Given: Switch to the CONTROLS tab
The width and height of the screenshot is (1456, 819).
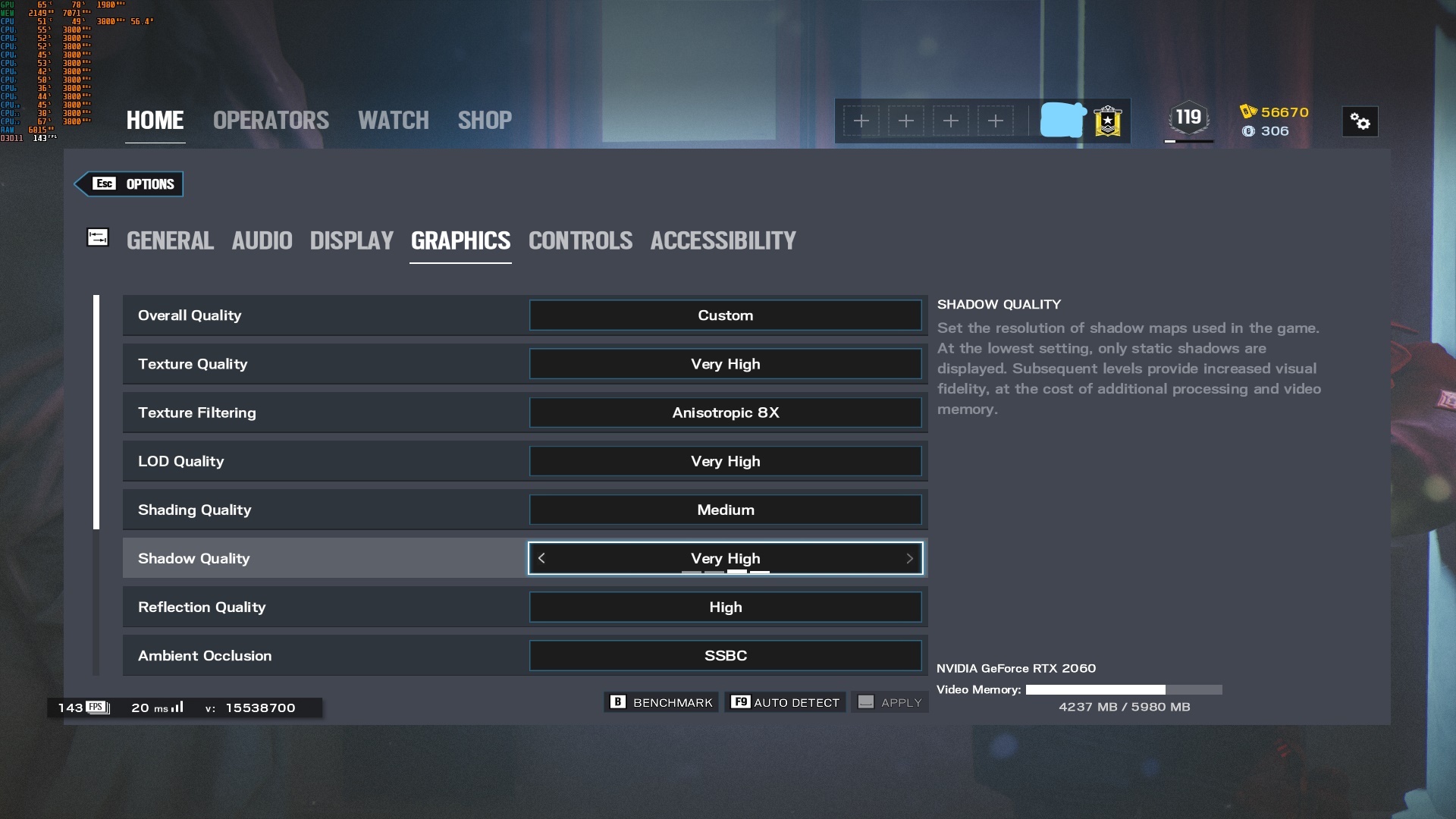Looking at the screenshot, I should (580, 240).
